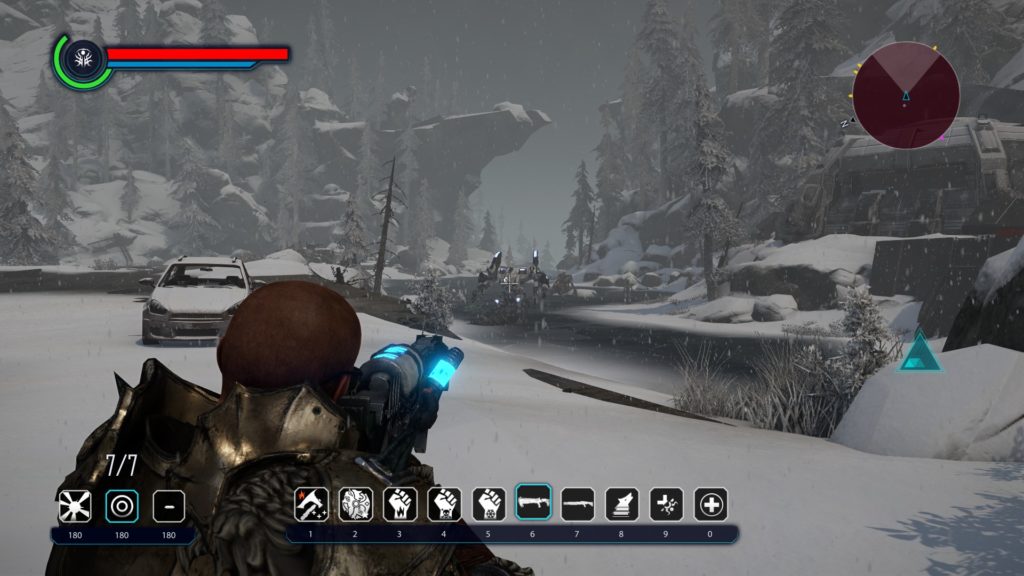Viewport: 1024px width, 576px height.
Task: Select the highlighted launcher weapon in slot 6
Action: point(533,503)
